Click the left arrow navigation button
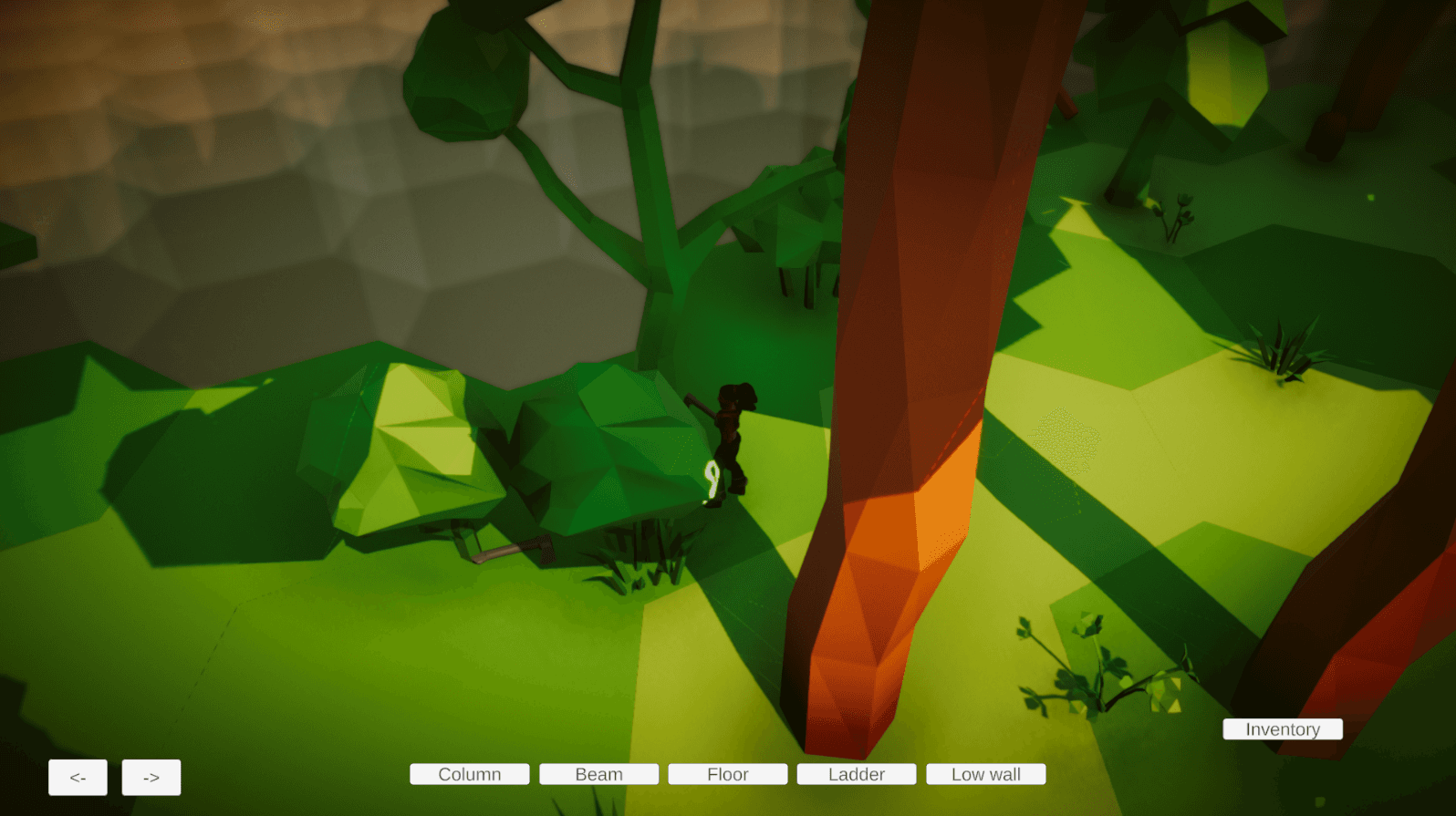 click(x=77, y=777)
